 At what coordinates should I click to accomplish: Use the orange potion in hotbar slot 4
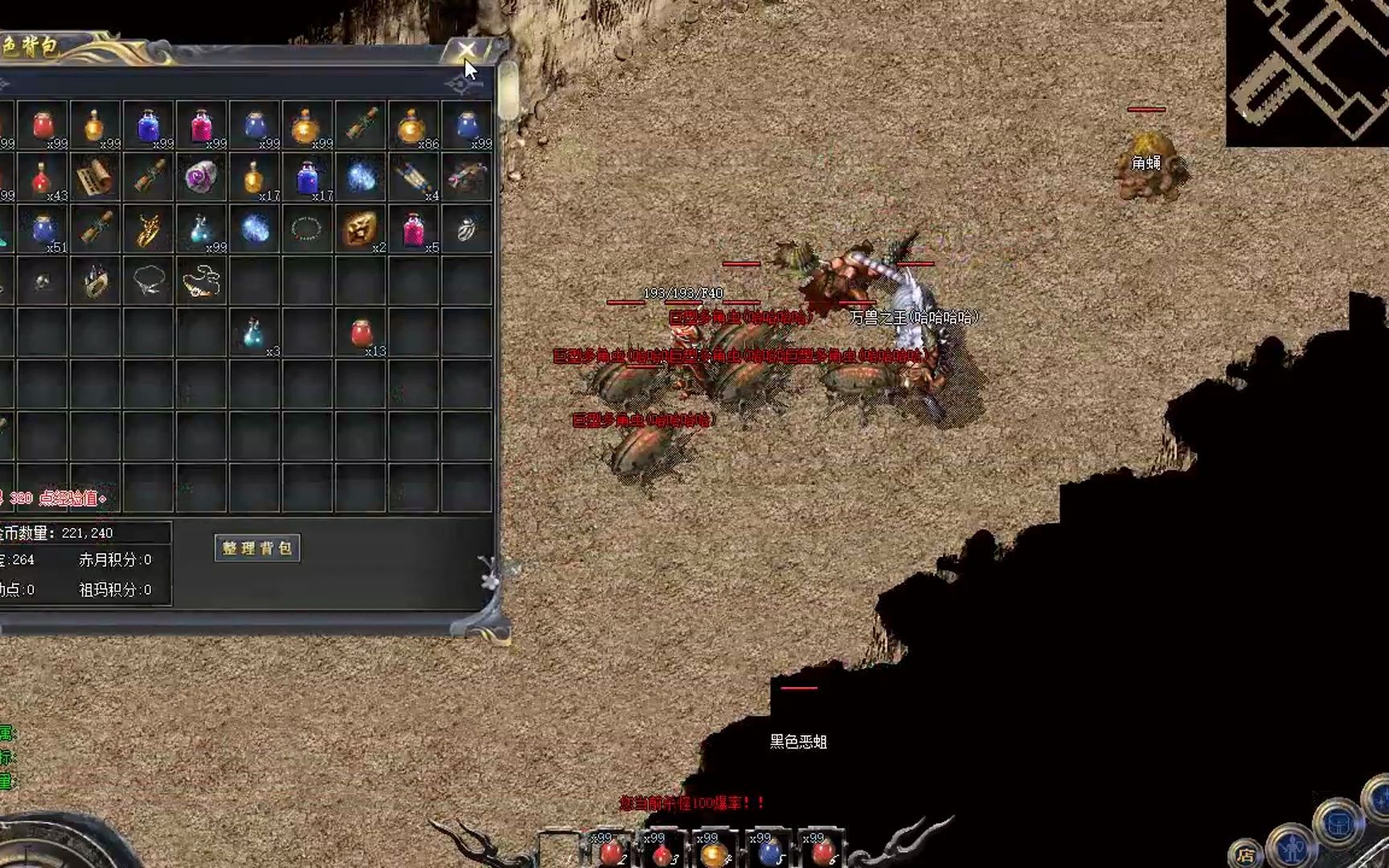(x=714, y=850)
